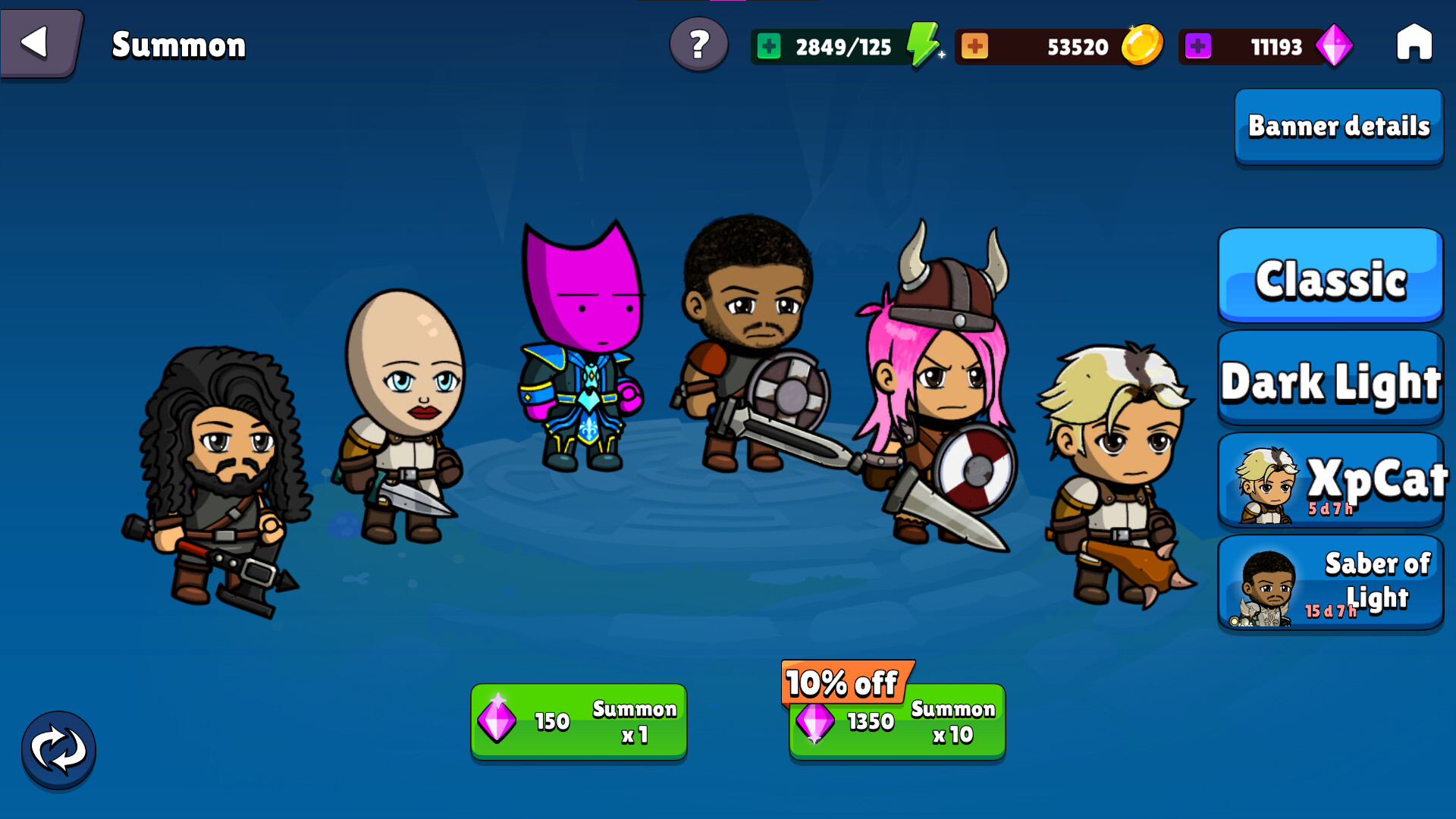Click the purple gem plus icon
Screen dimensions: 1456x819
pos(1200,46)
